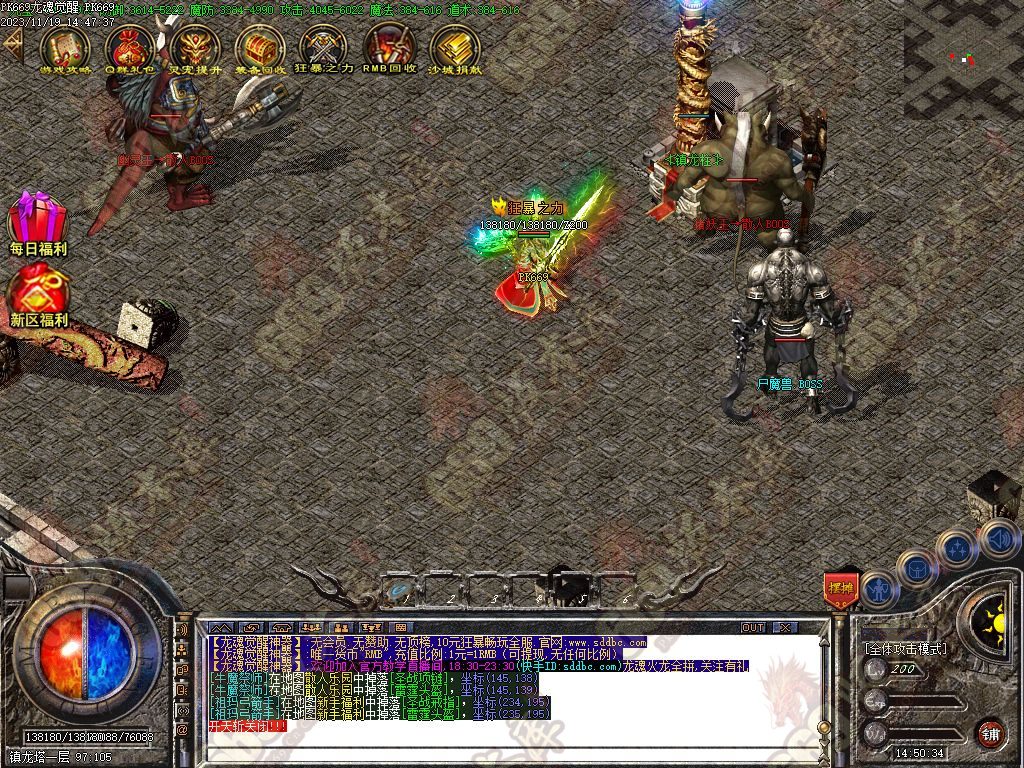Collapse the top icon bar arrow
Screen dimensions: 1024x768
click(12, 46)
